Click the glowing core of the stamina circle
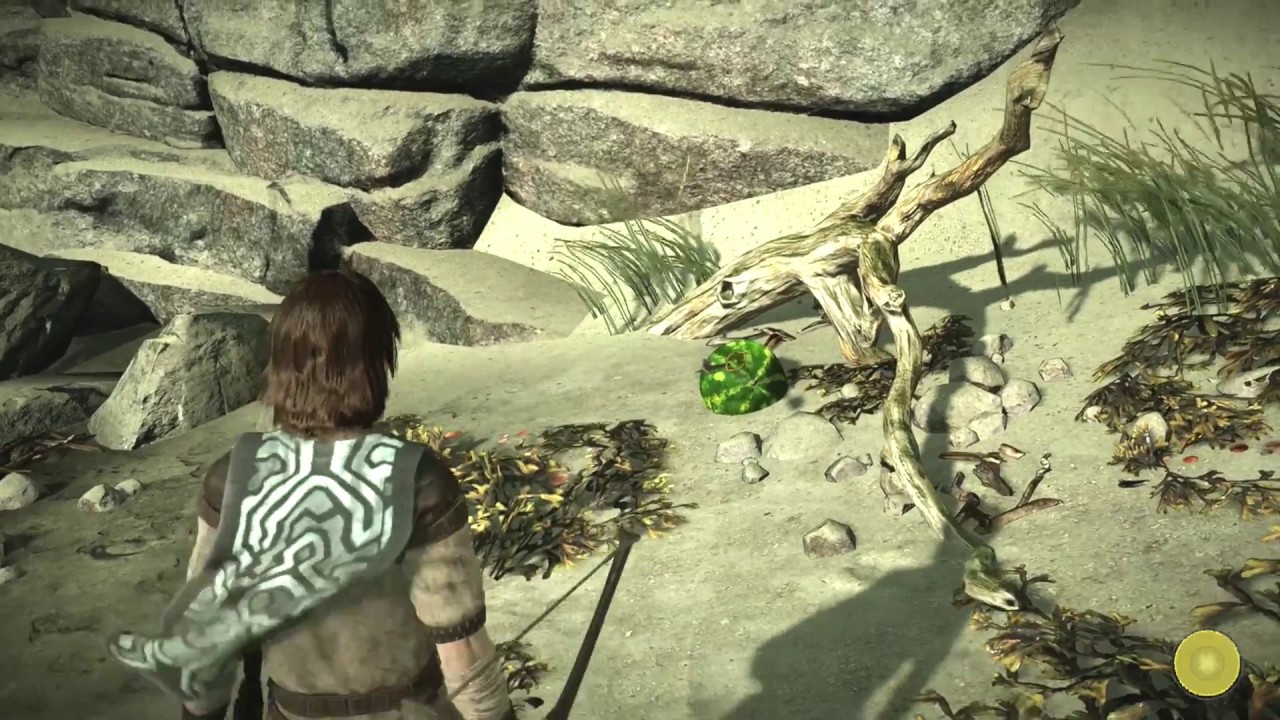 (x=1207, y=663)
